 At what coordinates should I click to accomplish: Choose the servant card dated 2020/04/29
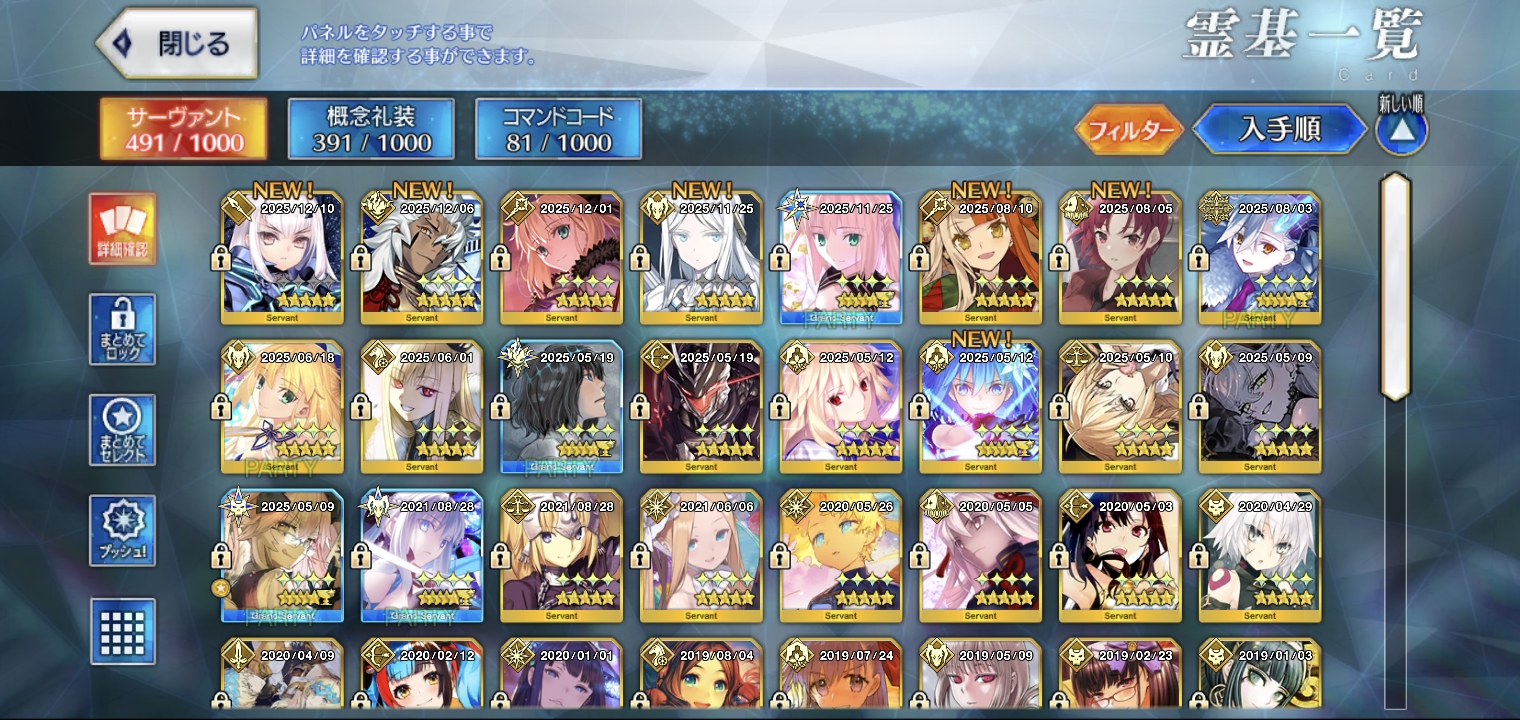(1260, 556)
